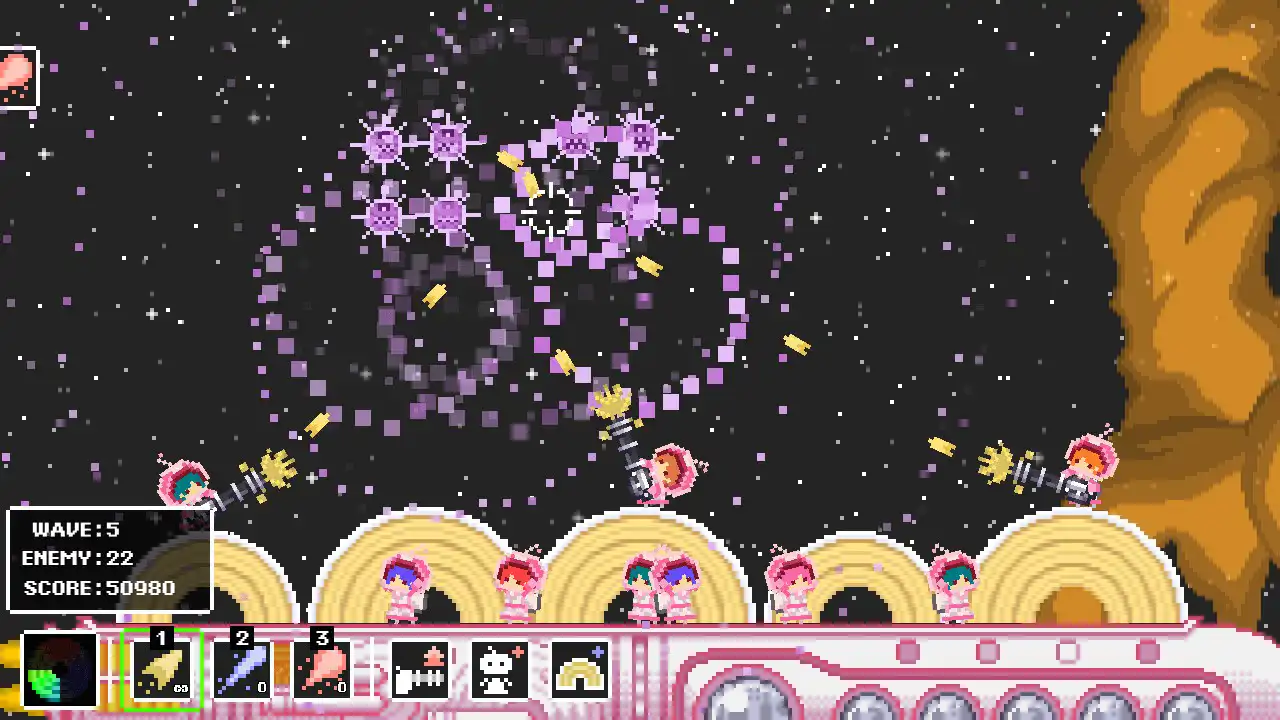Select the slot 2 number badge
This screenshot has height=720, width=1280.
[240, 638]
